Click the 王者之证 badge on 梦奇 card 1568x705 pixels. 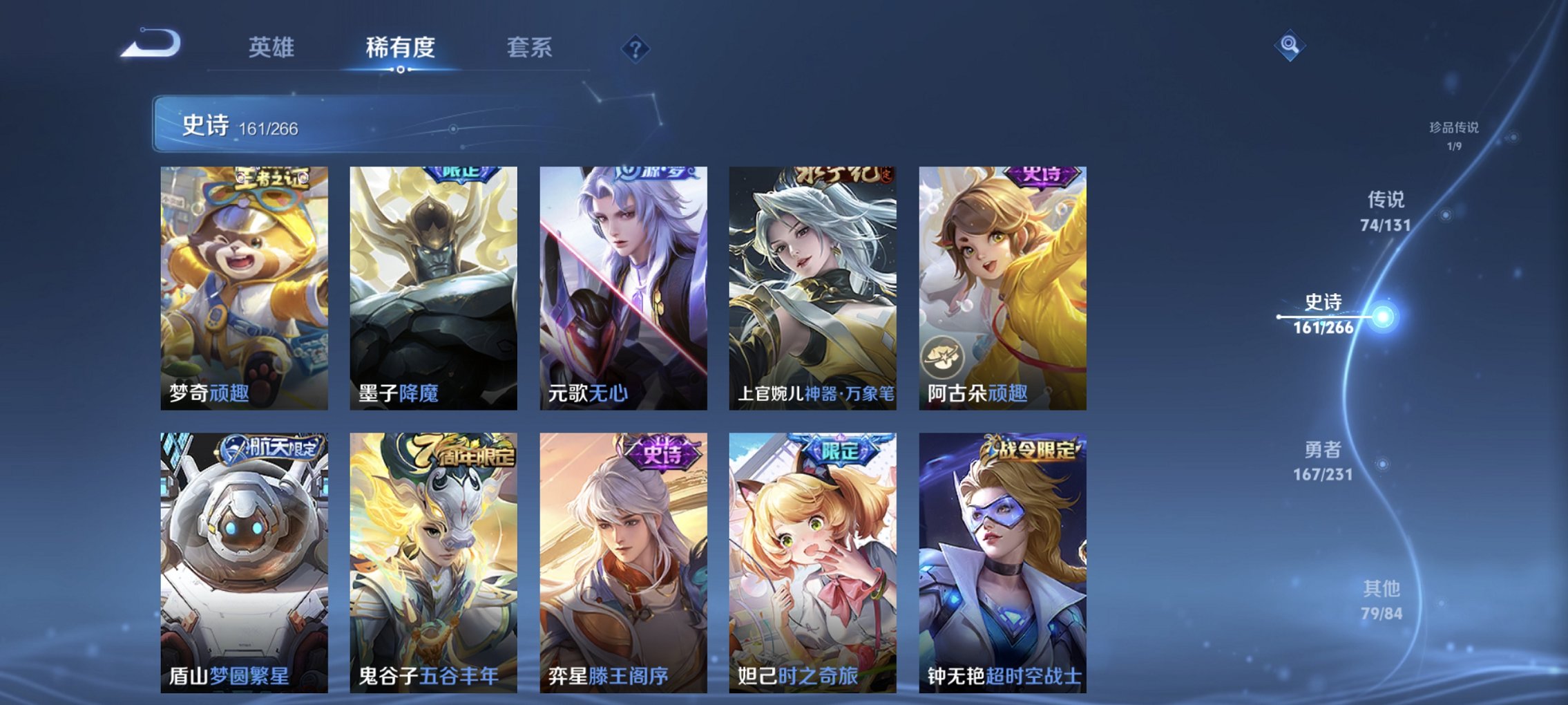click(273, 178)
